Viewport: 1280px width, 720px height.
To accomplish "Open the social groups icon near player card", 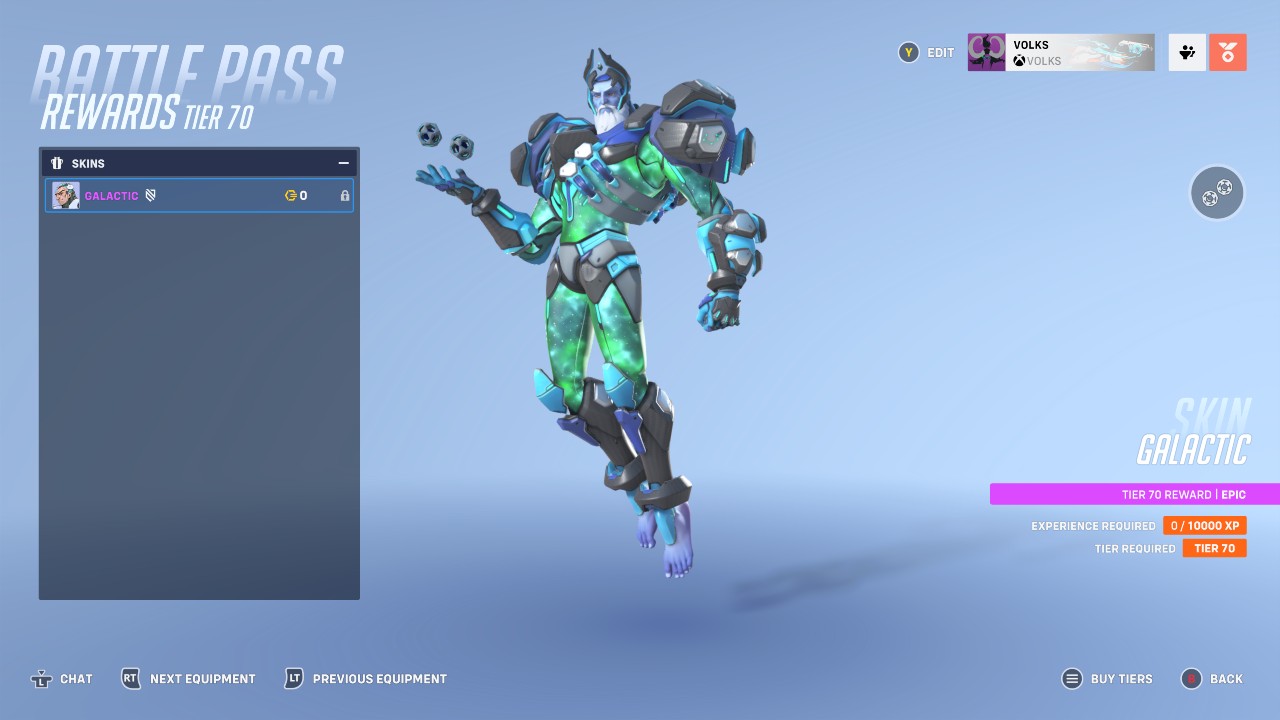I will pyautogui.click(x=1186, y=51).
